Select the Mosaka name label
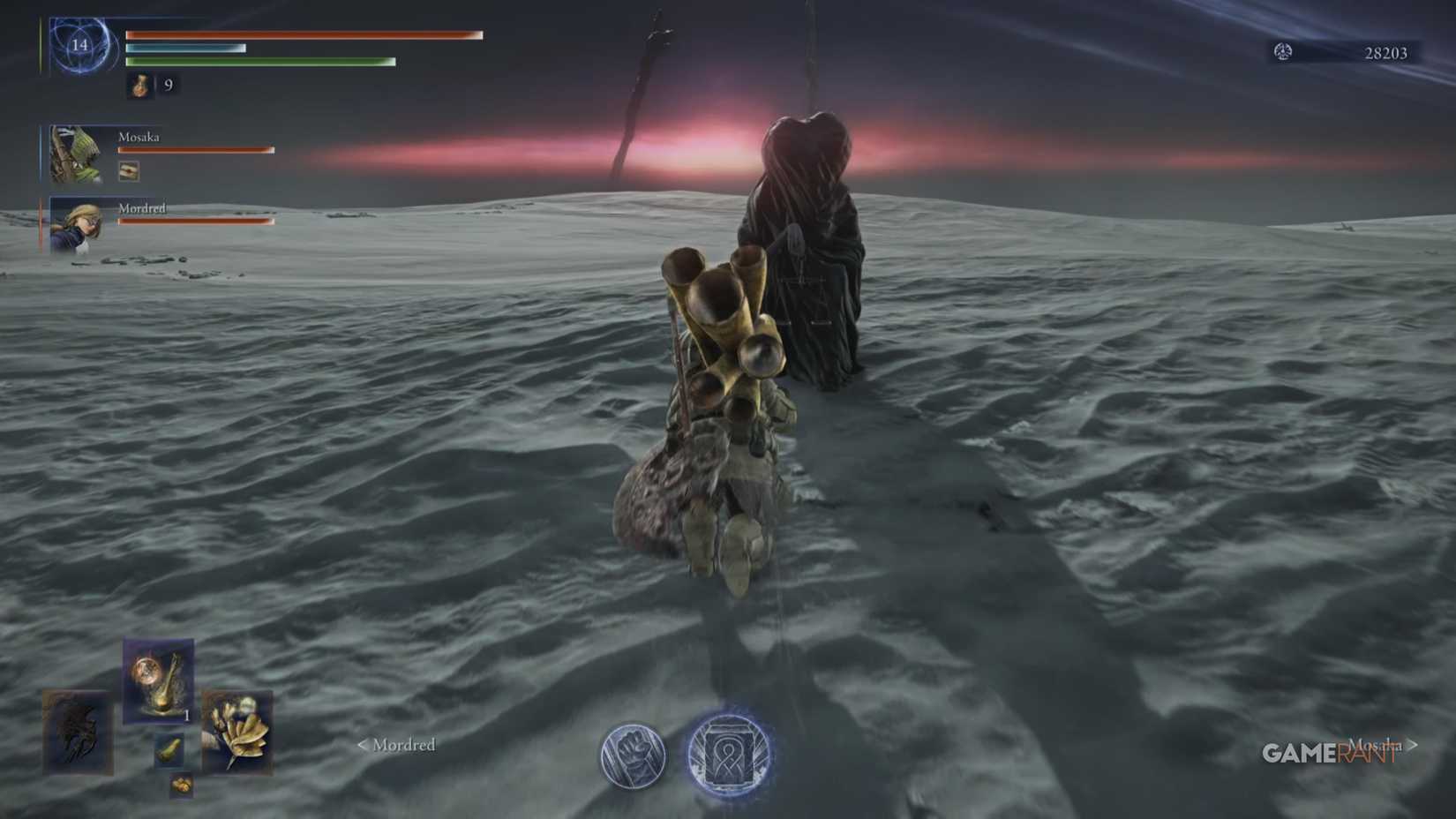 point(139,138)
